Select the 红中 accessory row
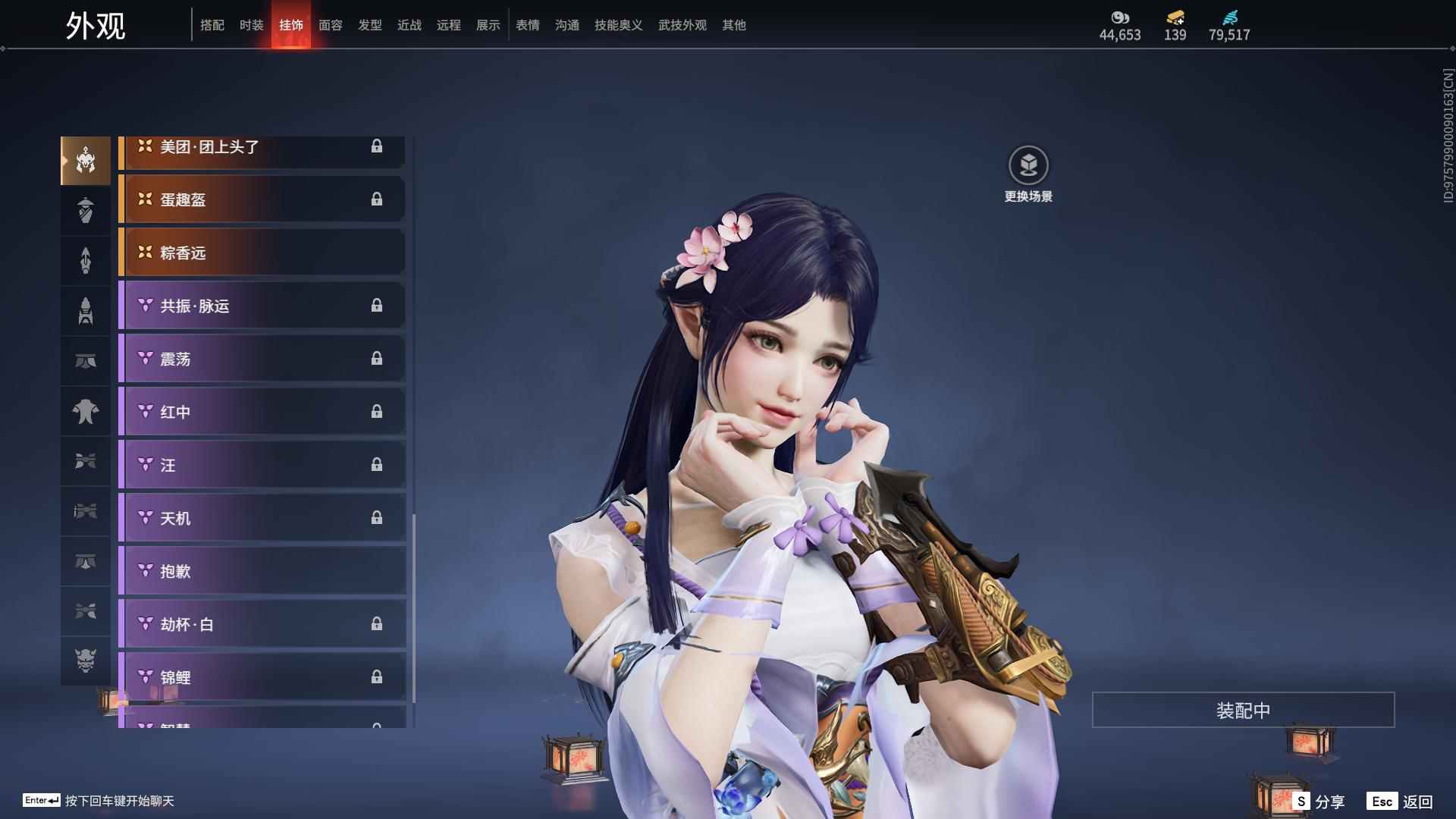This screenshot has height=819, width=1456. click(x=262, y=412)
